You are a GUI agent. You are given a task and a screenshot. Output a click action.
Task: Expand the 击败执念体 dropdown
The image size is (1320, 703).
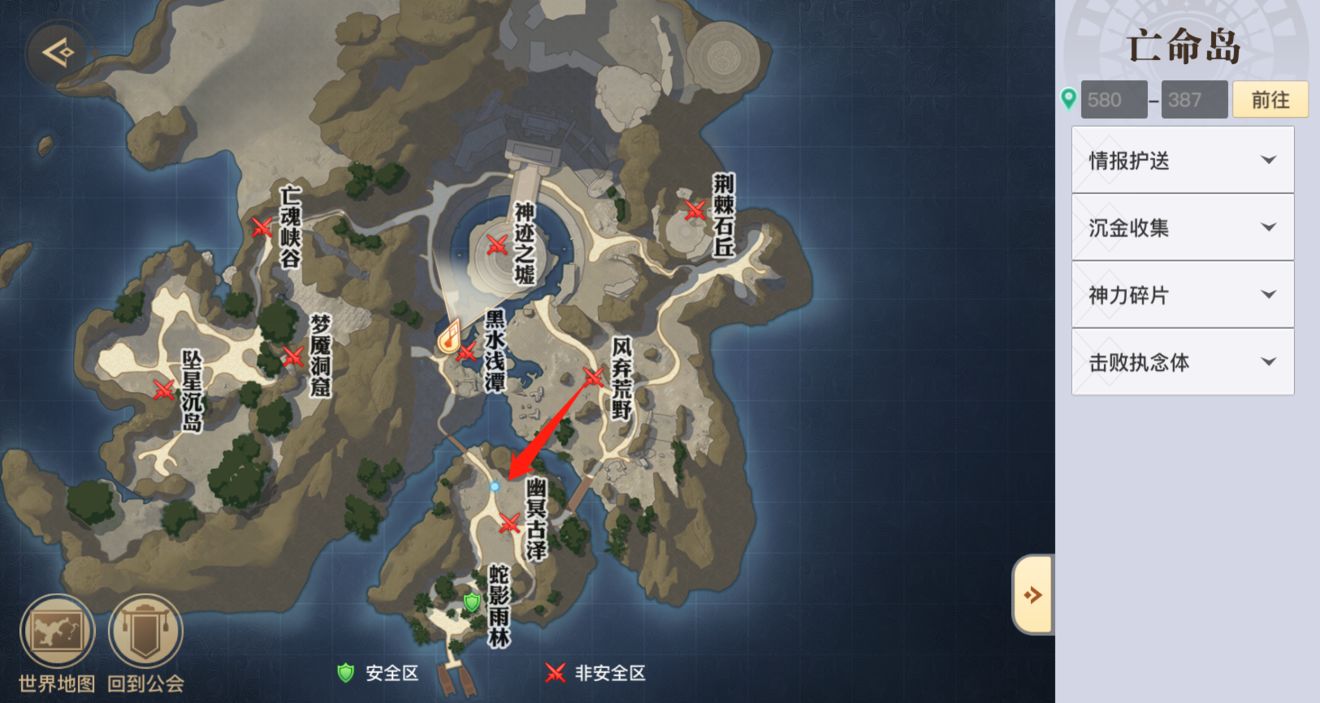click(x=1182, y=362)
